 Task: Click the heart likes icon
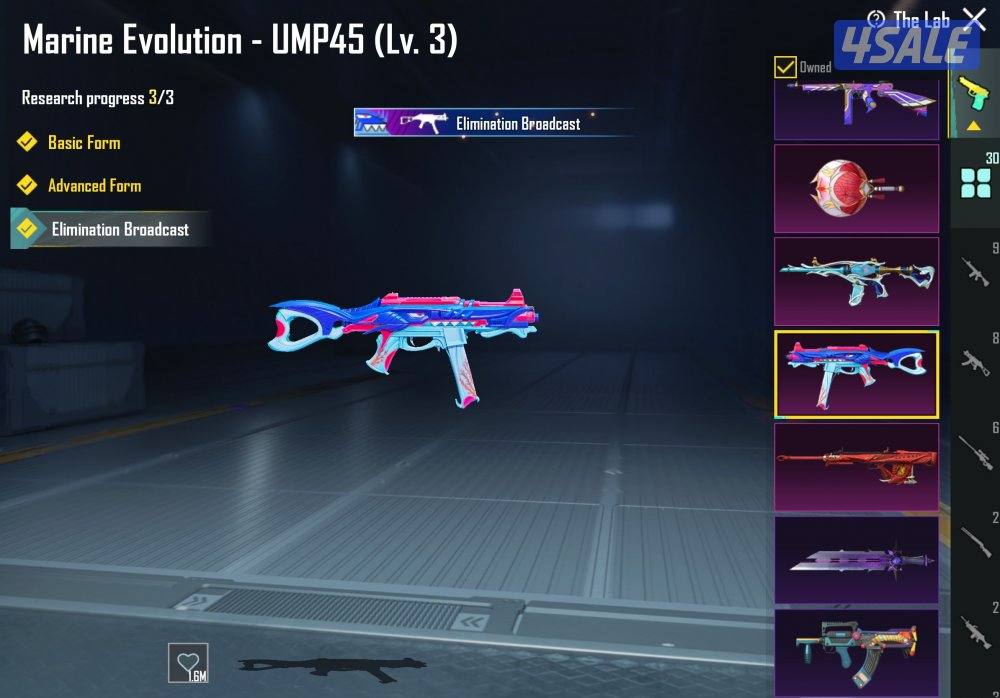click(x=188, y=662)
